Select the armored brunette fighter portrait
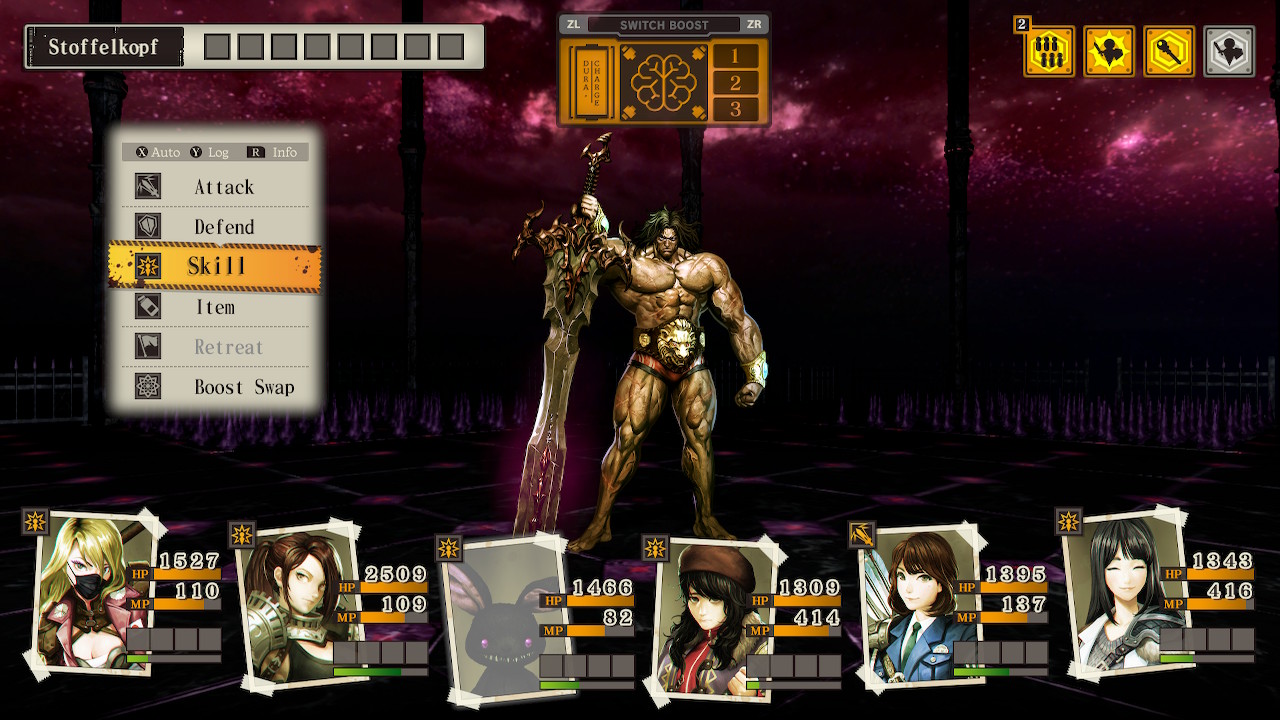This screenshot has height=720, width=1280. coord(288,603)
